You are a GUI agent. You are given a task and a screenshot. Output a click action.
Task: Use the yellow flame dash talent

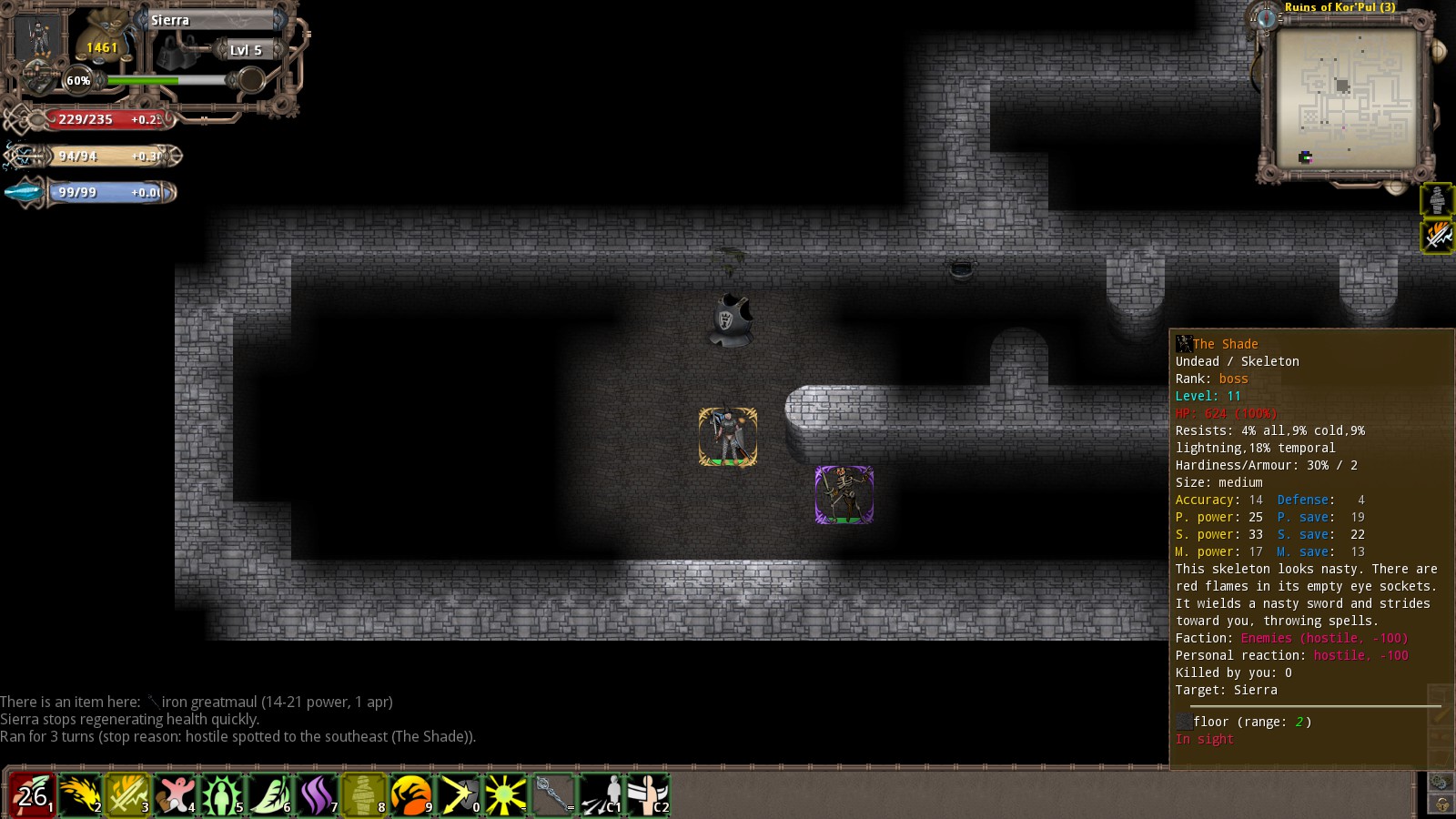click(80, 794)
